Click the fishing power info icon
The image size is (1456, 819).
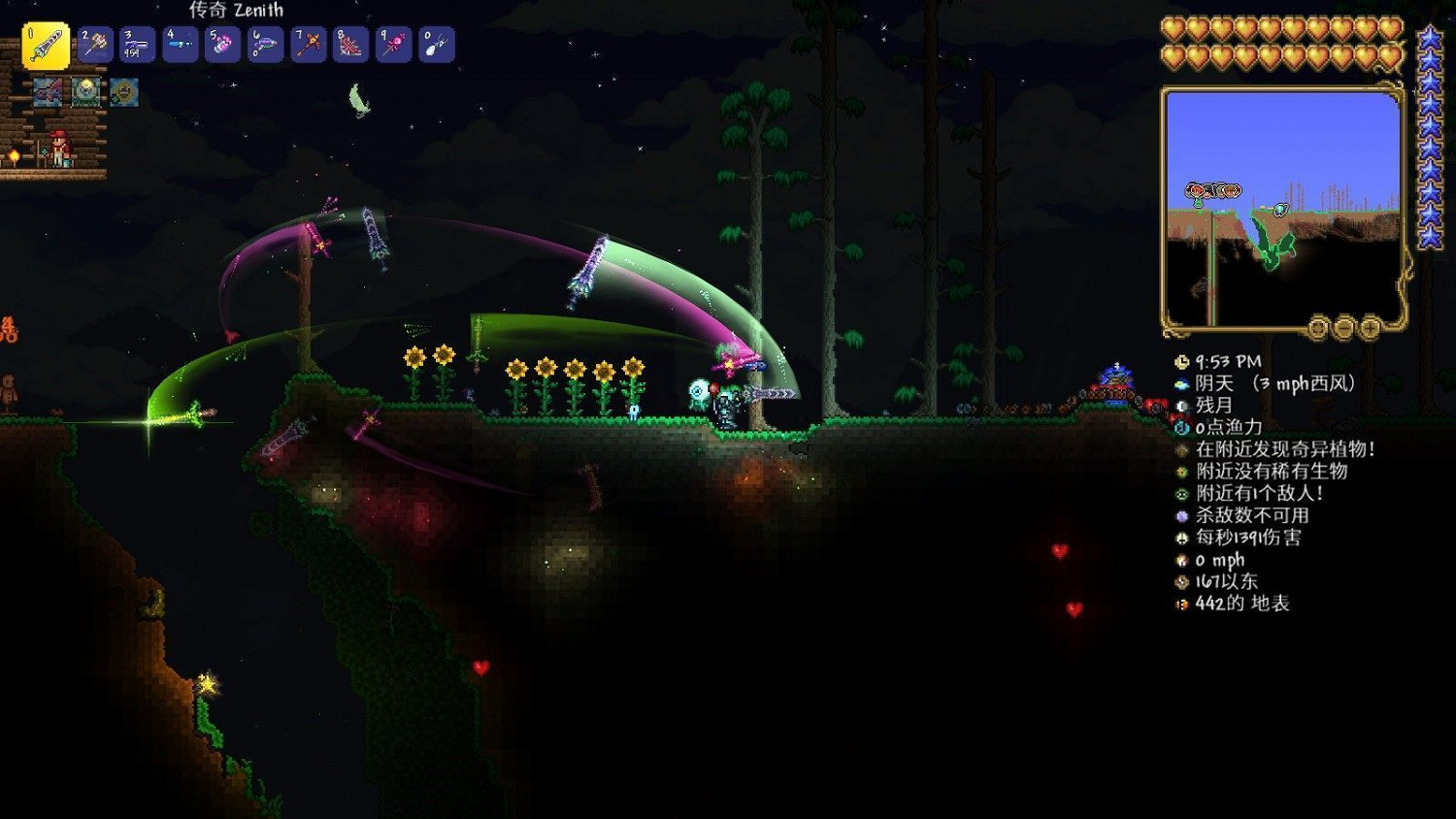[x=1181, y=427]
